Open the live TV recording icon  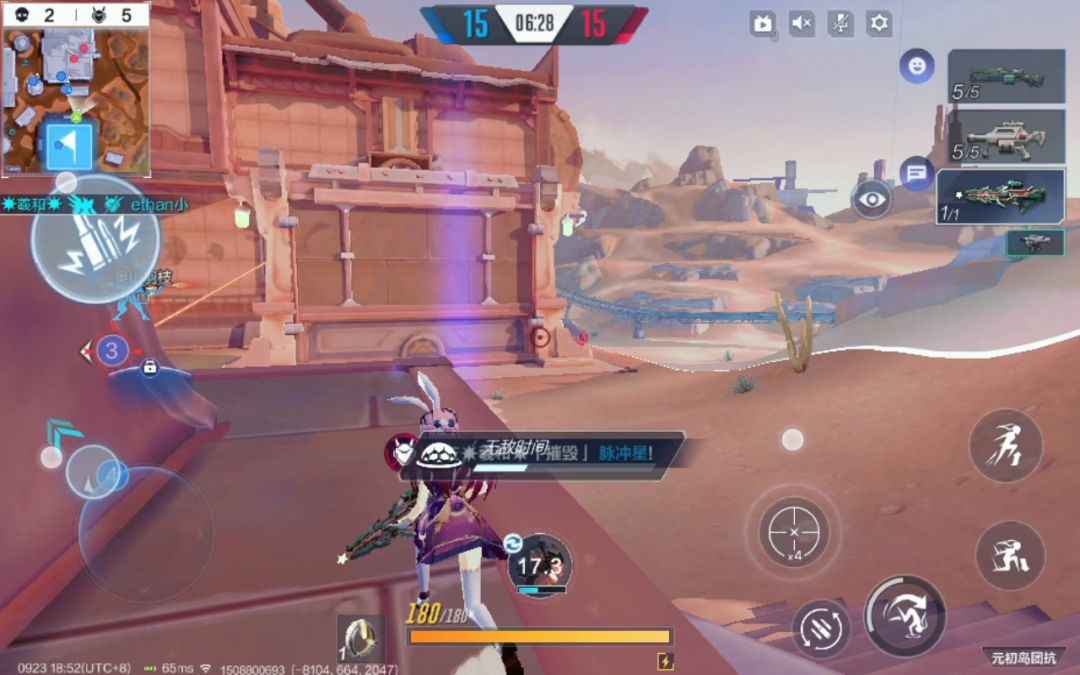click(763, 24)
